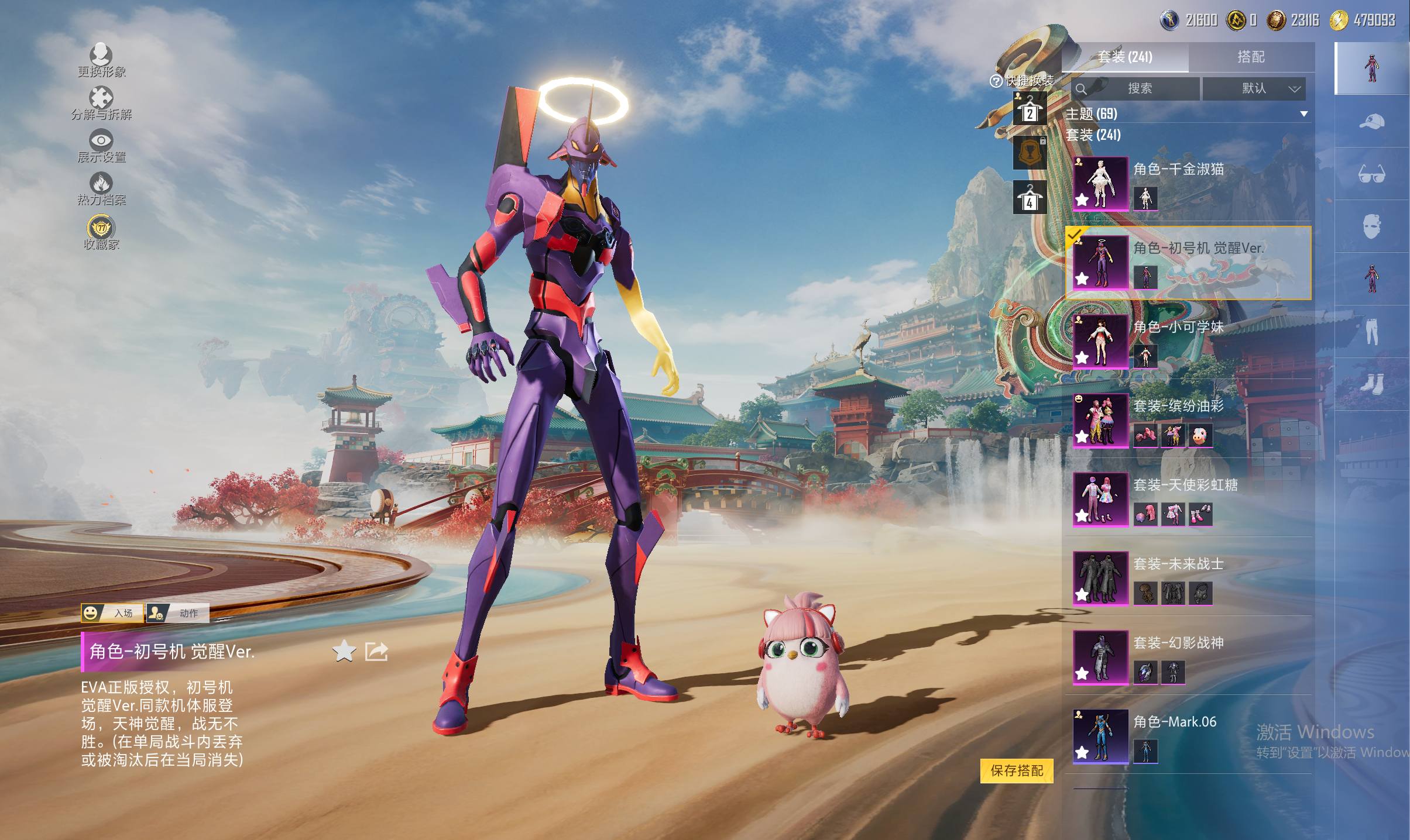The image size is (1410, 840).
Task: Open 展示设置 display settings
Action: point(101,146)
